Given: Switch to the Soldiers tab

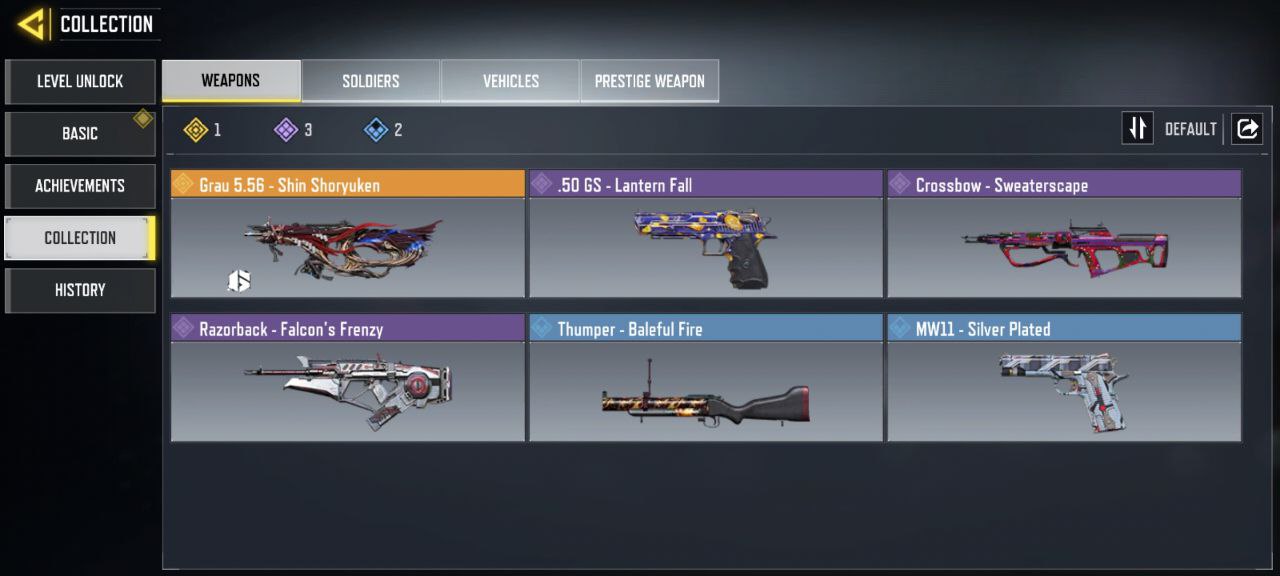Looking at the screenshot, I should tap(371, 81).
